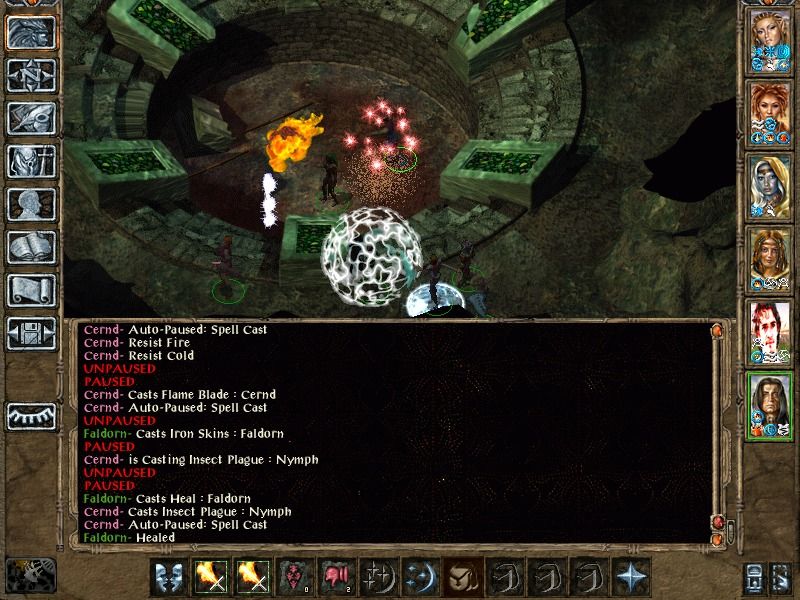Open the inventory screen (armored figure icon)
Viewport: 800px width, 600px height.
pyautogui.click(x=32, y=160)
